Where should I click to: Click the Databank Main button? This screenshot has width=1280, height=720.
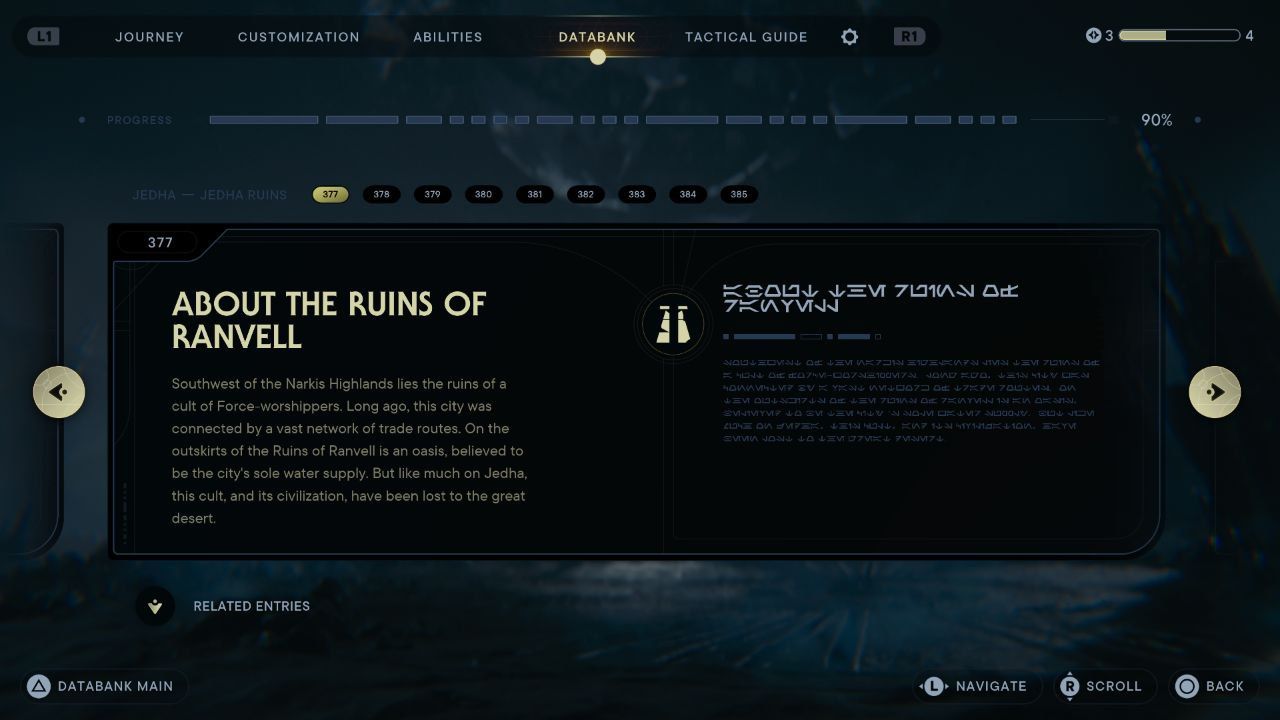[103, 686]
